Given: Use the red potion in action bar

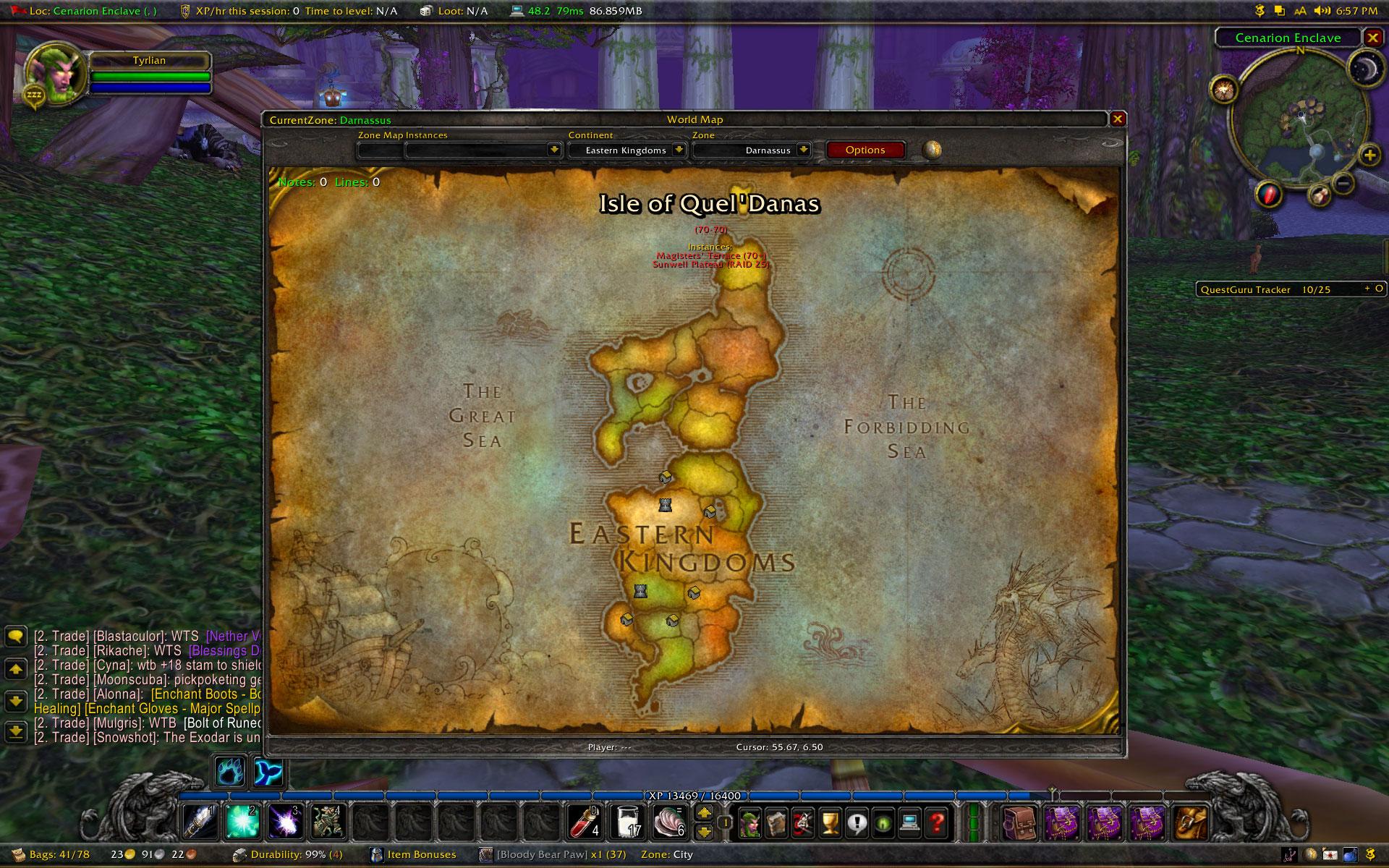Looking at the screenshot, I should coord(585,822).
